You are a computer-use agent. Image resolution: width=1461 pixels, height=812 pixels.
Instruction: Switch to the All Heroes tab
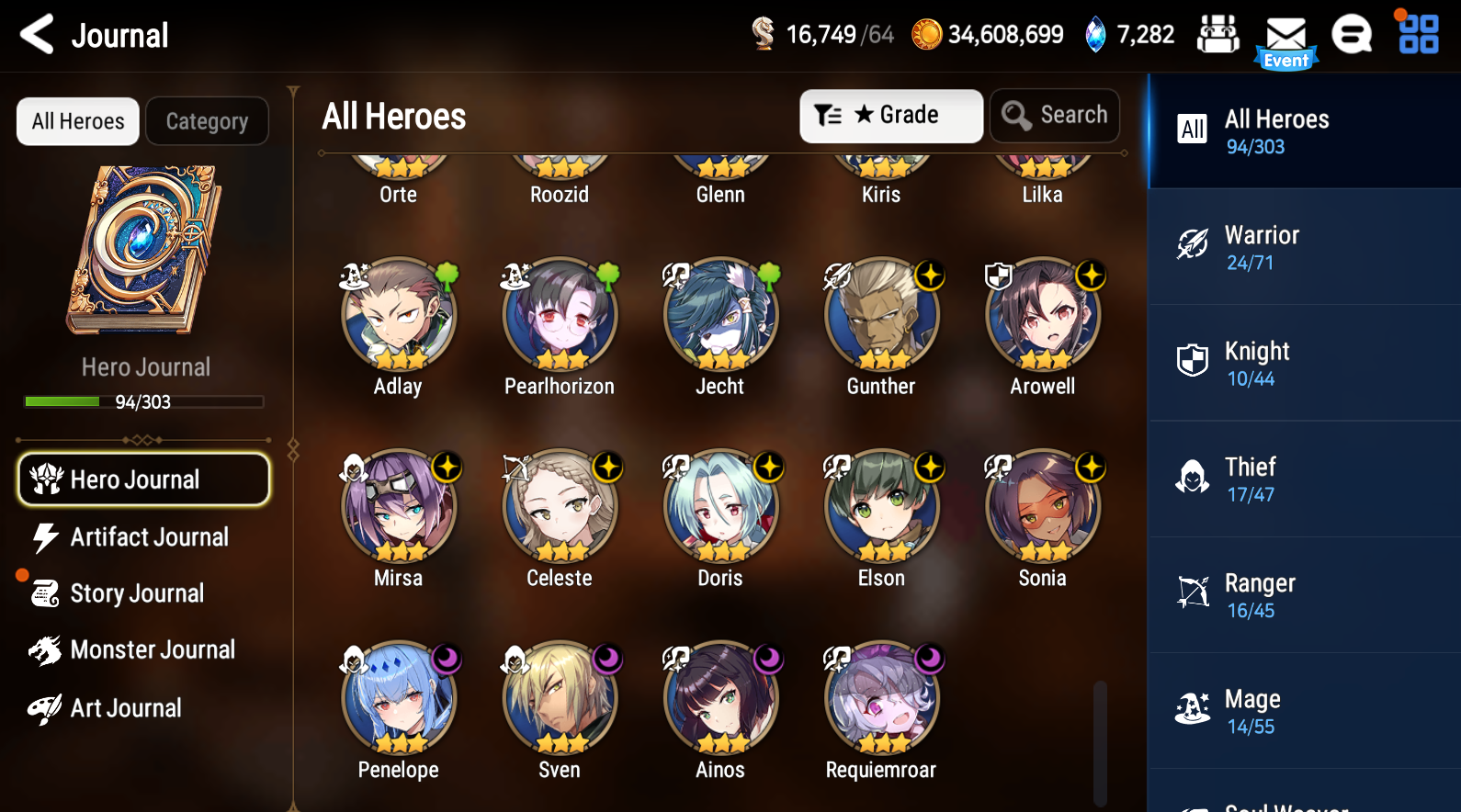(77, 120)
